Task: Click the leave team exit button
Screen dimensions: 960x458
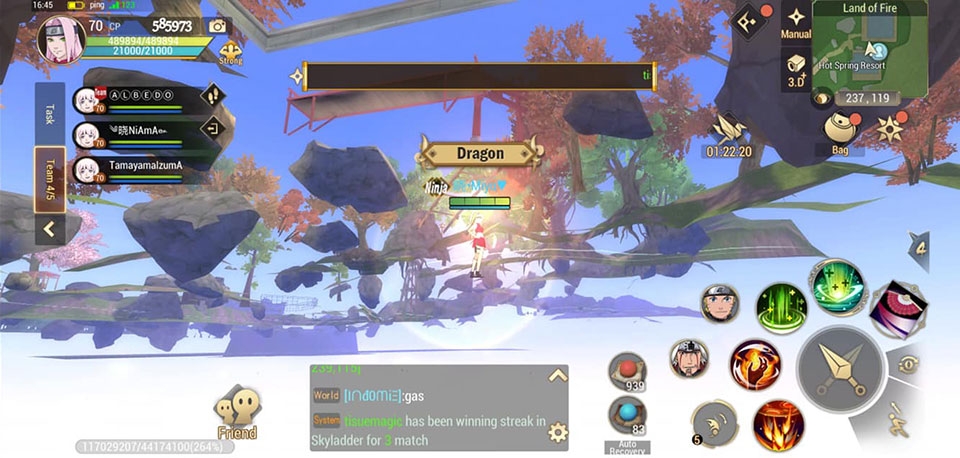Action: [x=212, y=129]
